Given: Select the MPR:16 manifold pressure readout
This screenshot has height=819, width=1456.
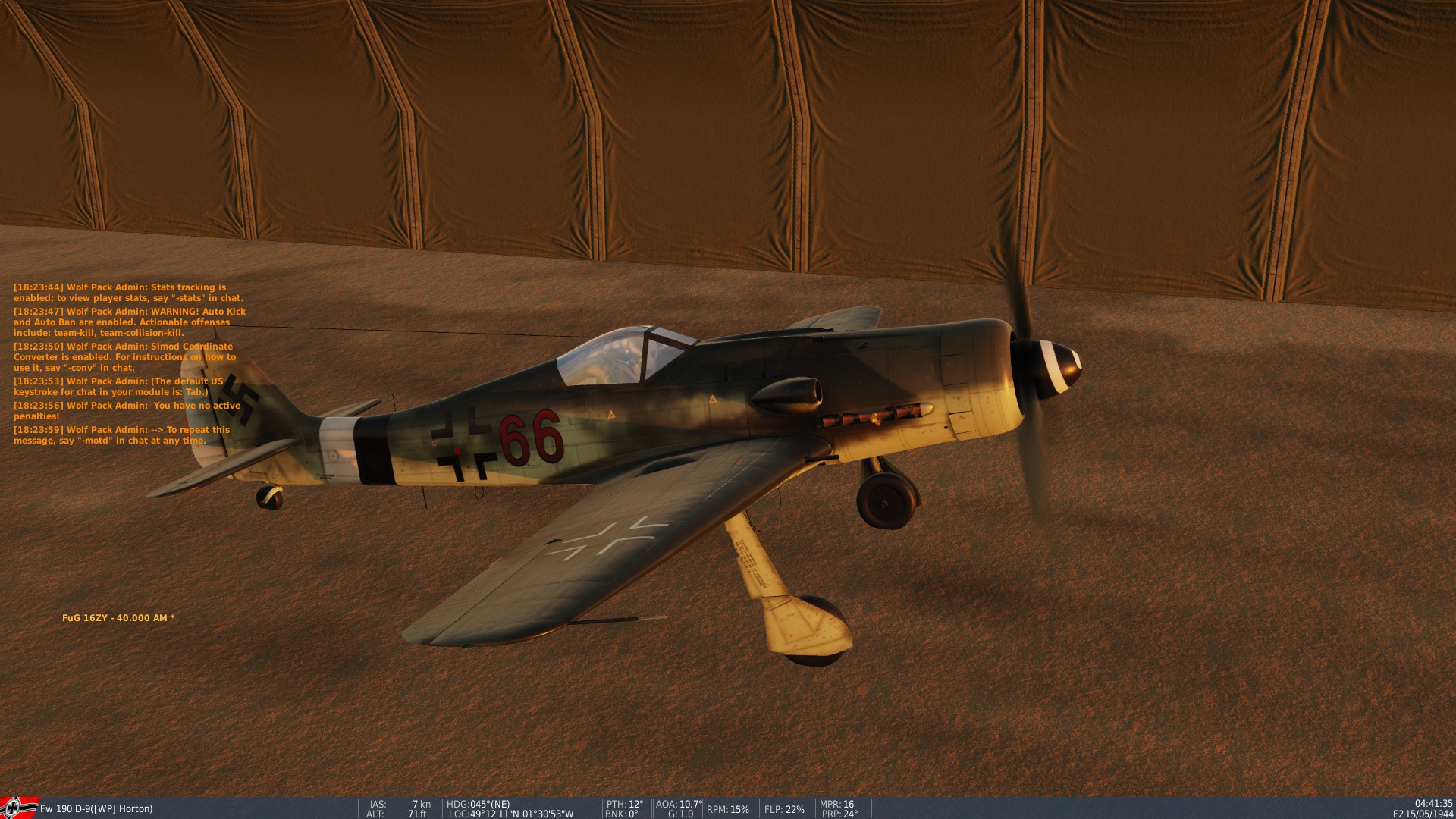Looking at the screenshot, I should click(x=839, y=805).
